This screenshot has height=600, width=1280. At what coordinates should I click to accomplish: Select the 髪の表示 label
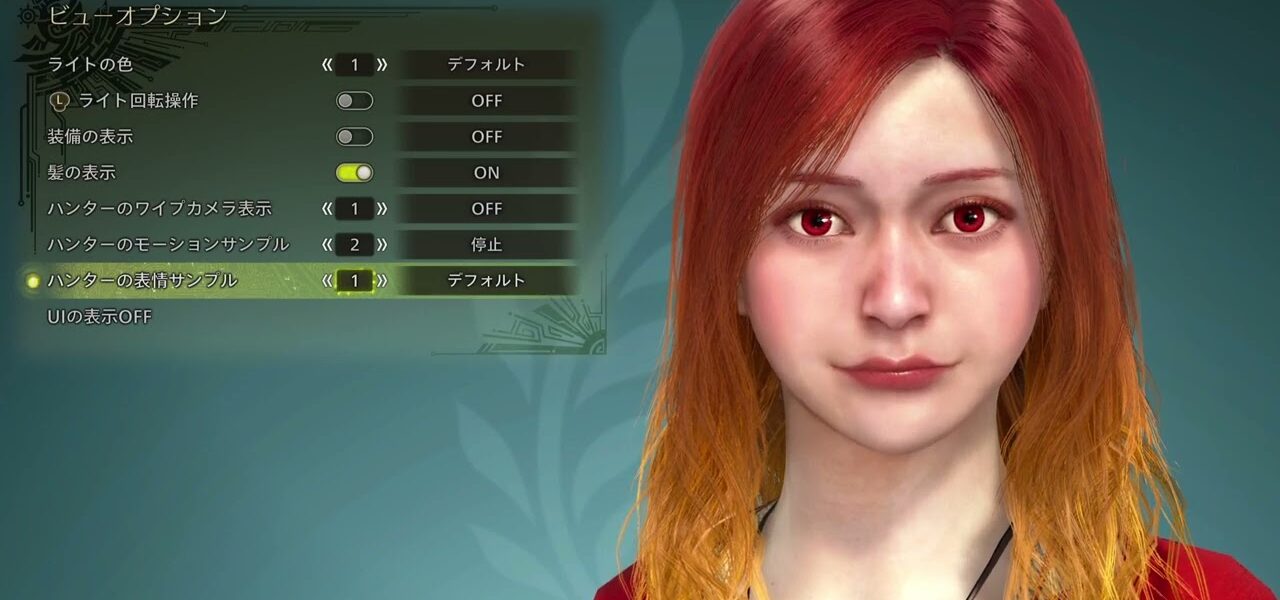pos(82,173)
